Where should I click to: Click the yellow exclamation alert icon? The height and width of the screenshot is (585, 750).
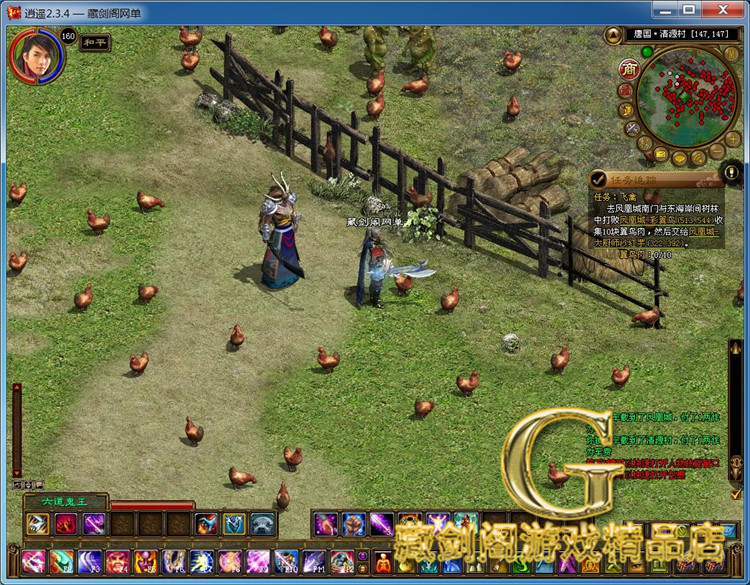pyautogui.click(x=731, y=170)
